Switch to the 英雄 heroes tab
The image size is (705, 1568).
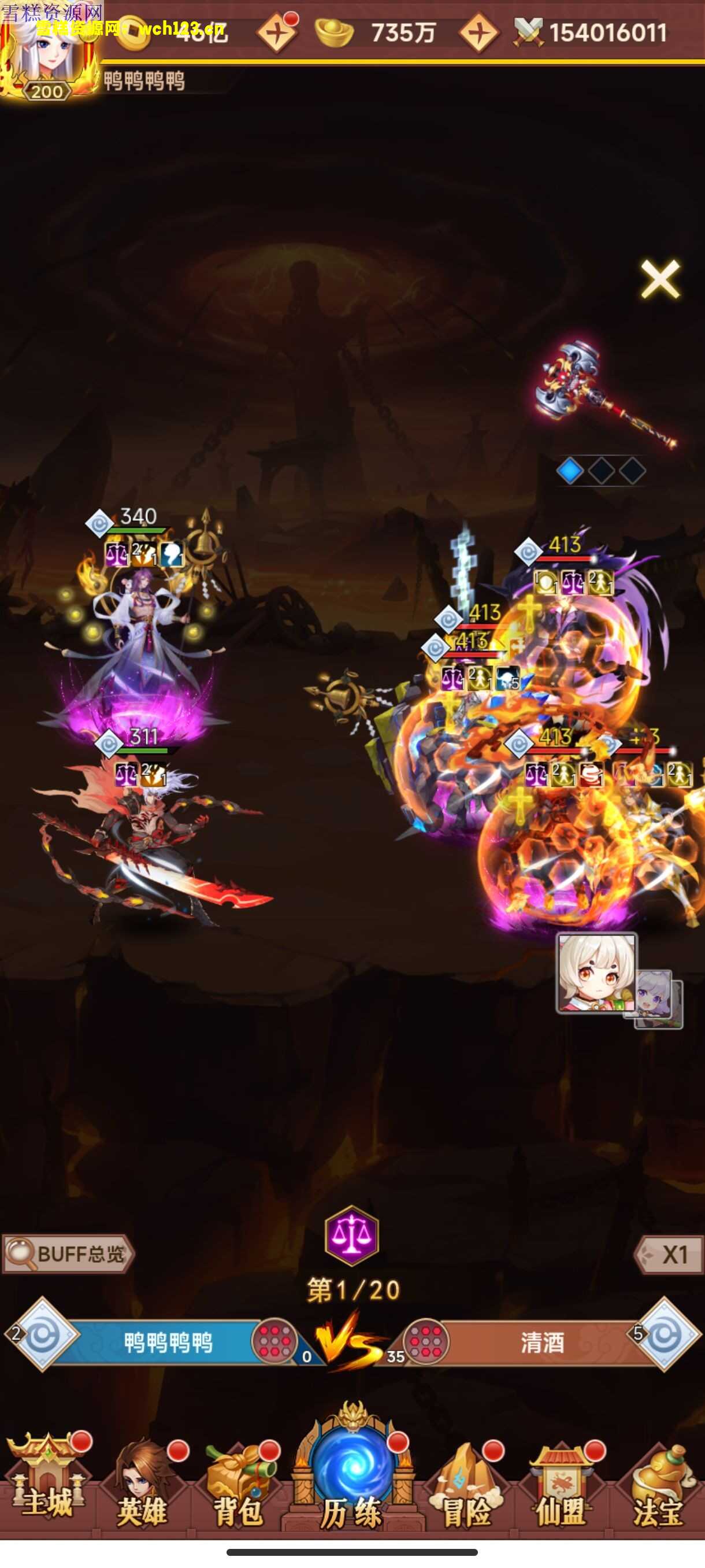143,1485
